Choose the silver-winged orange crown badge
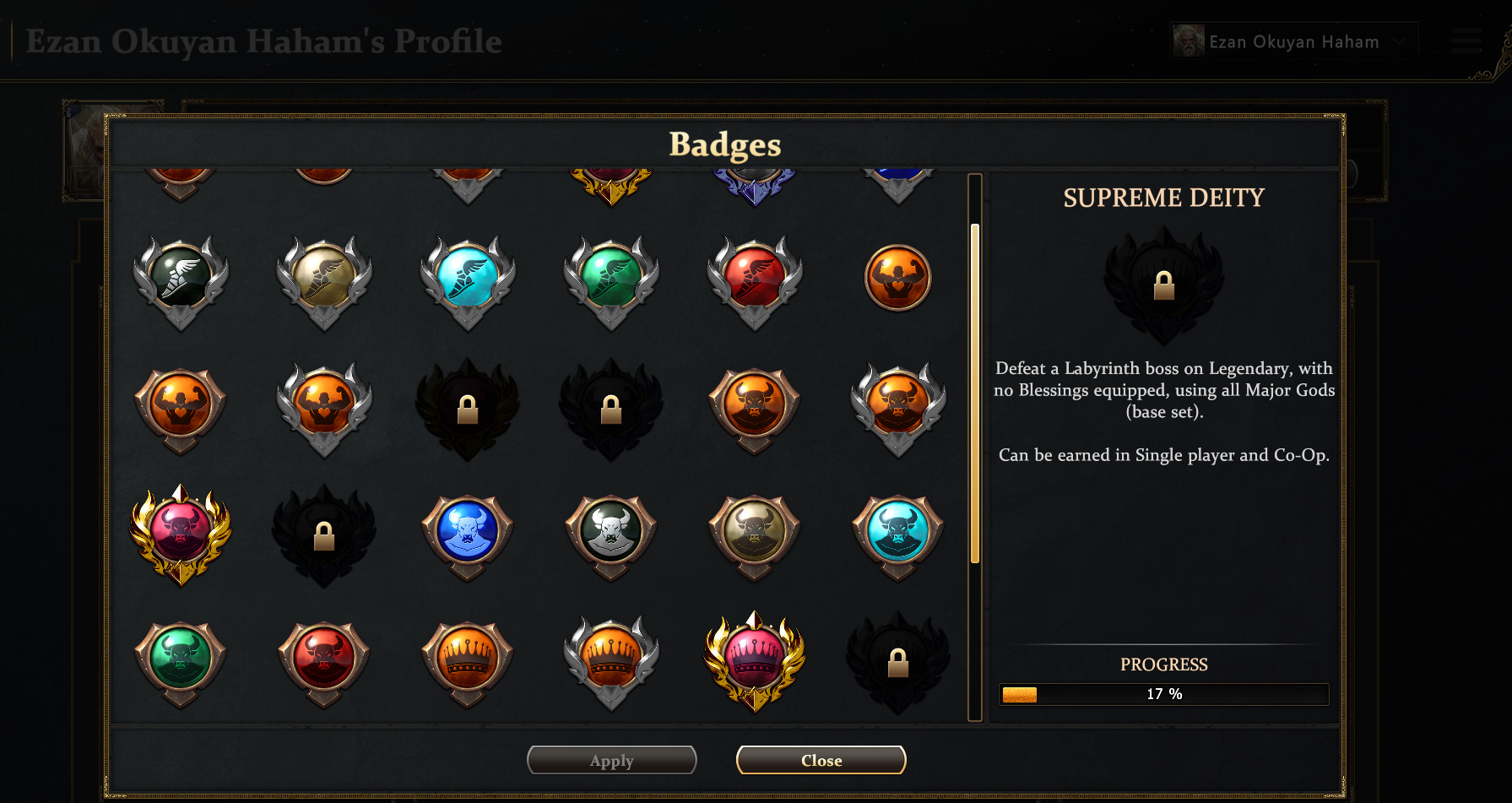Viewport: 1512px width, 803px height. point(611,660)
